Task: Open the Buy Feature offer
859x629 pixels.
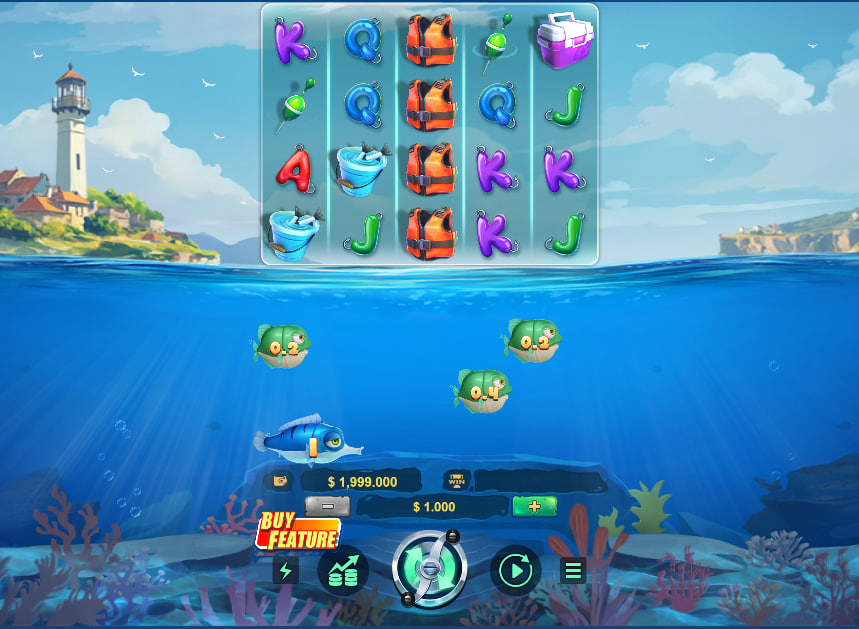Action: pos(298,532)
